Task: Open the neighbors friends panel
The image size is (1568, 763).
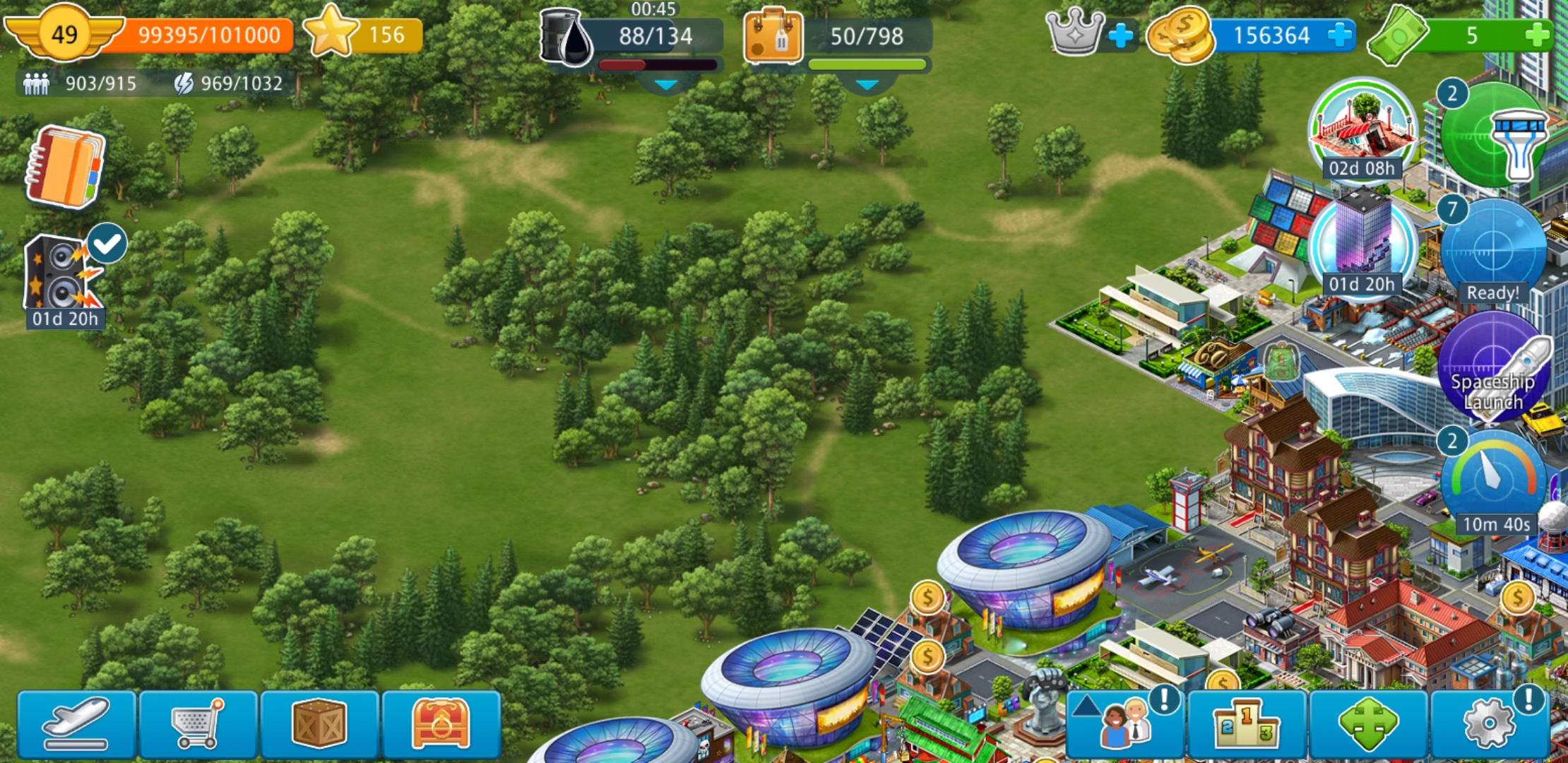Action: click(1126, 724)
